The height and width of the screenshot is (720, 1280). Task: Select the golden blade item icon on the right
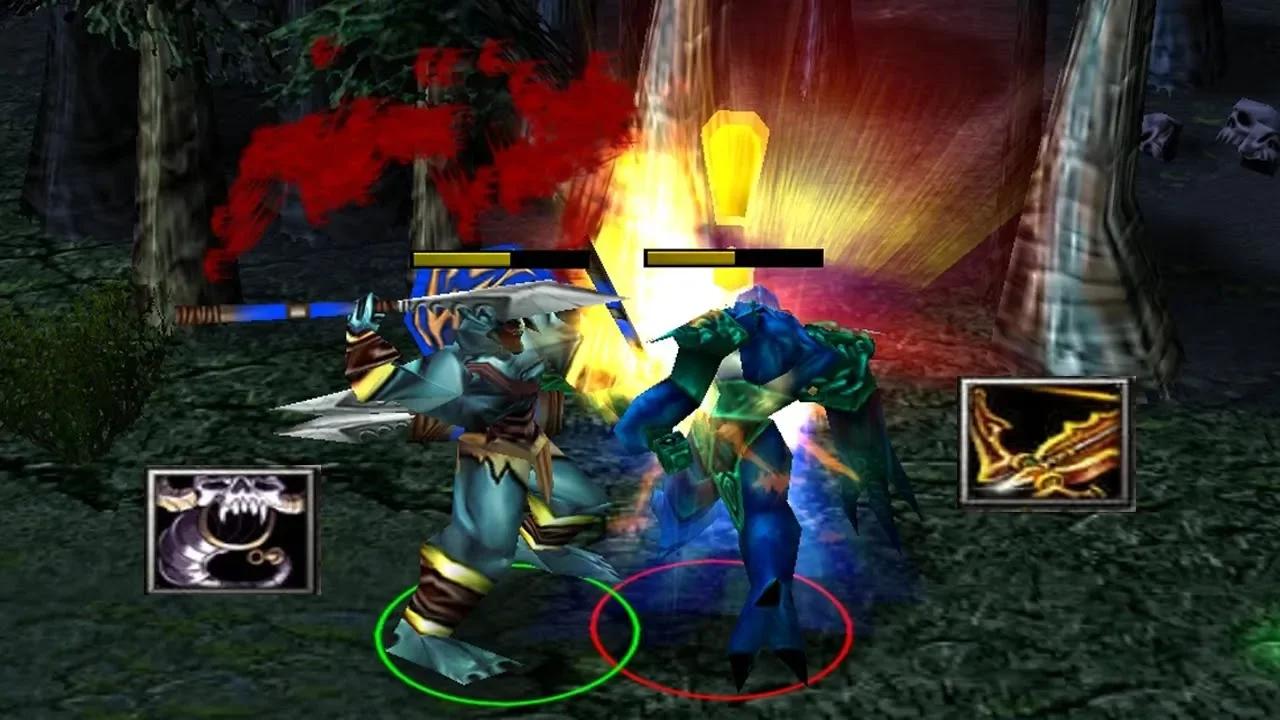tap(1046, 440)
